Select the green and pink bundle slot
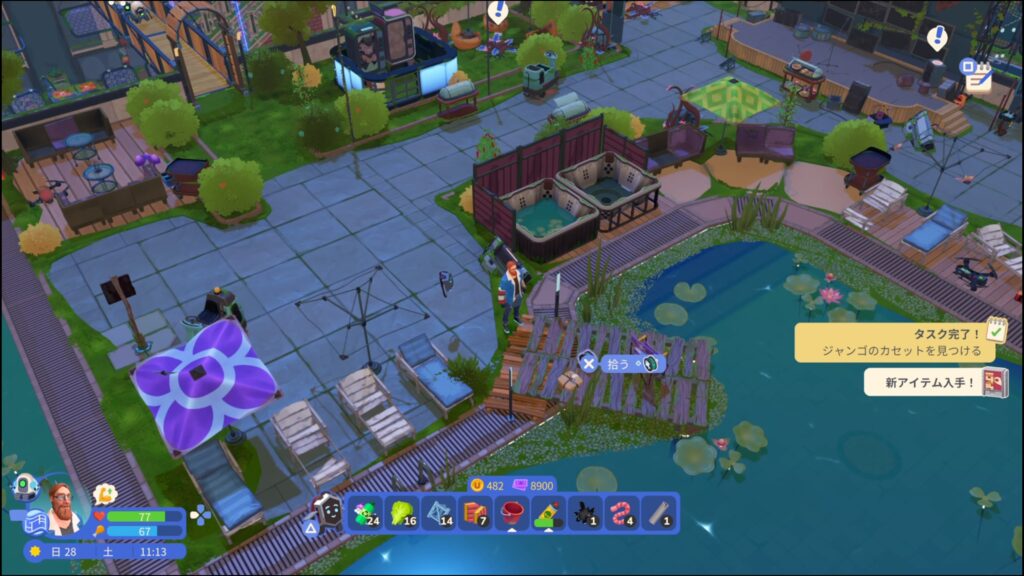Screen dimensions: 1024x576 point(363,514)
